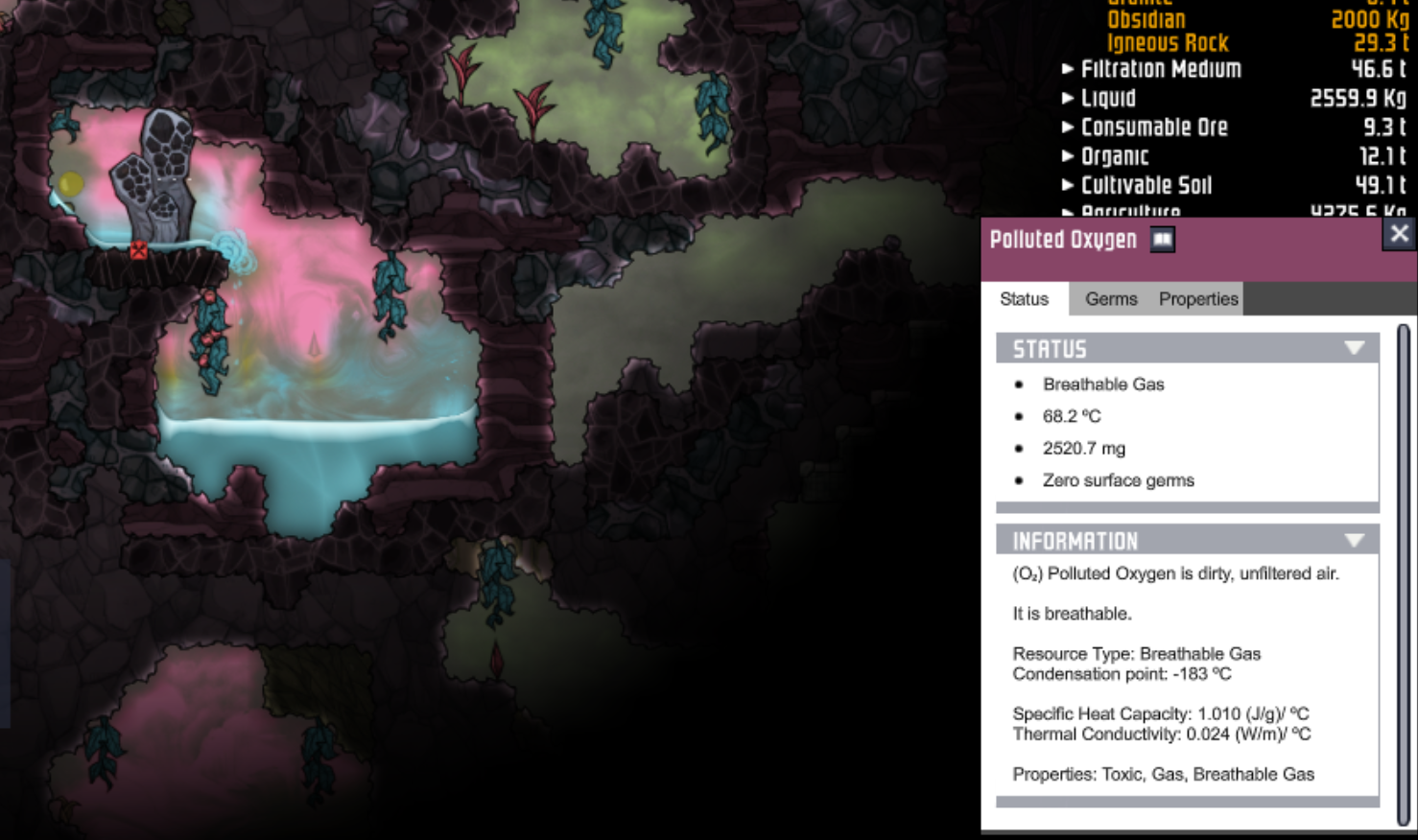Expand the Filtration Medium resource category
Image resolution: width=1418 pixels, height=840 pixels.
click(1068, 69)
